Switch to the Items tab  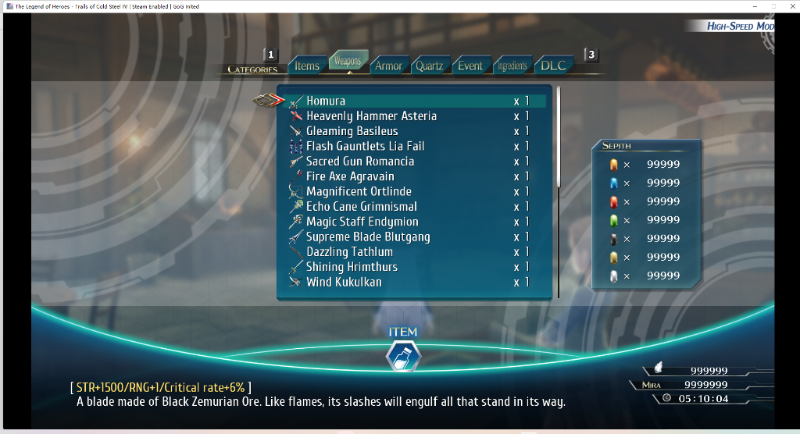click(x=307, y=66)
